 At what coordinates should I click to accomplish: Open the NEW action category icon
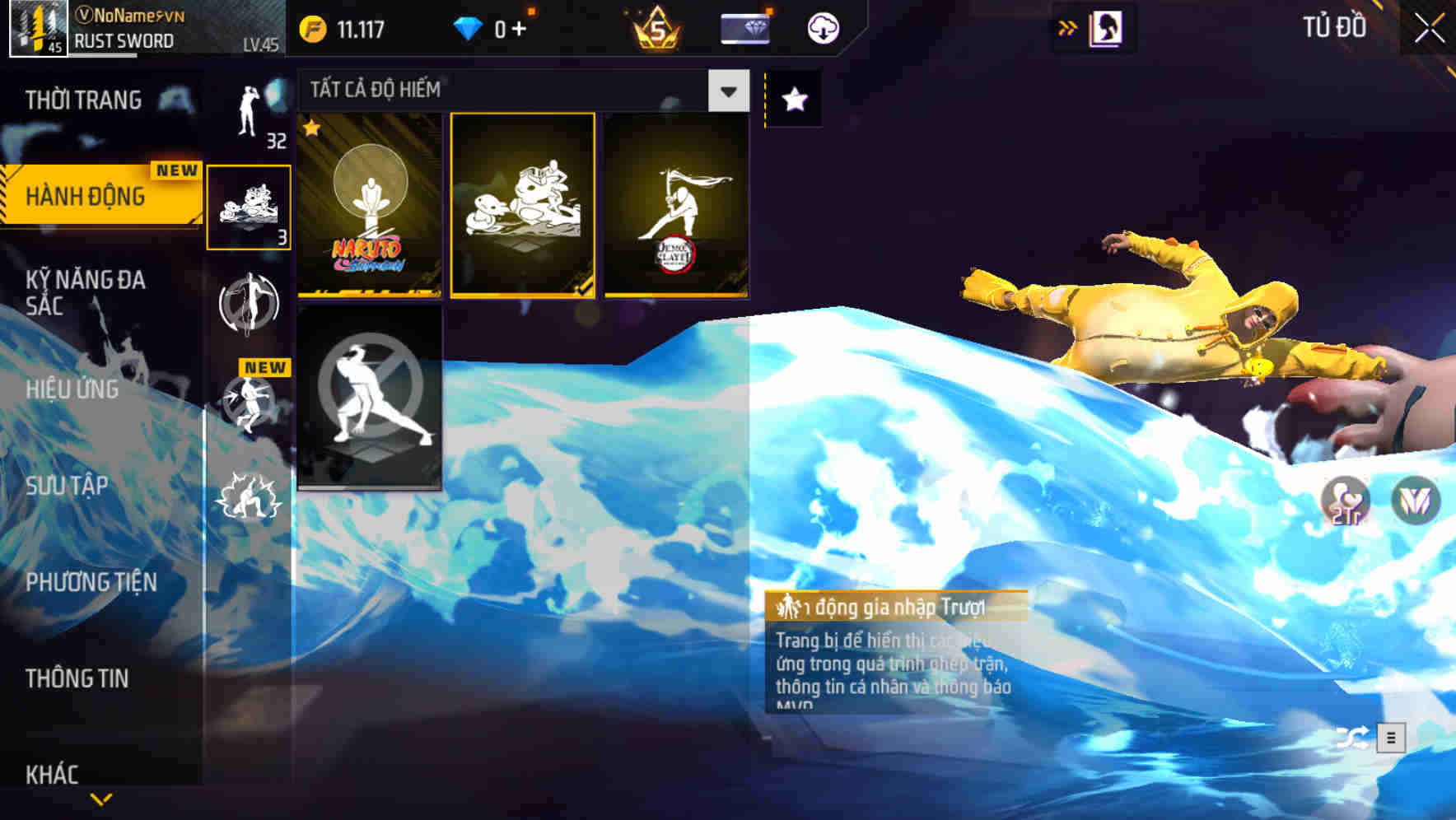249,403
